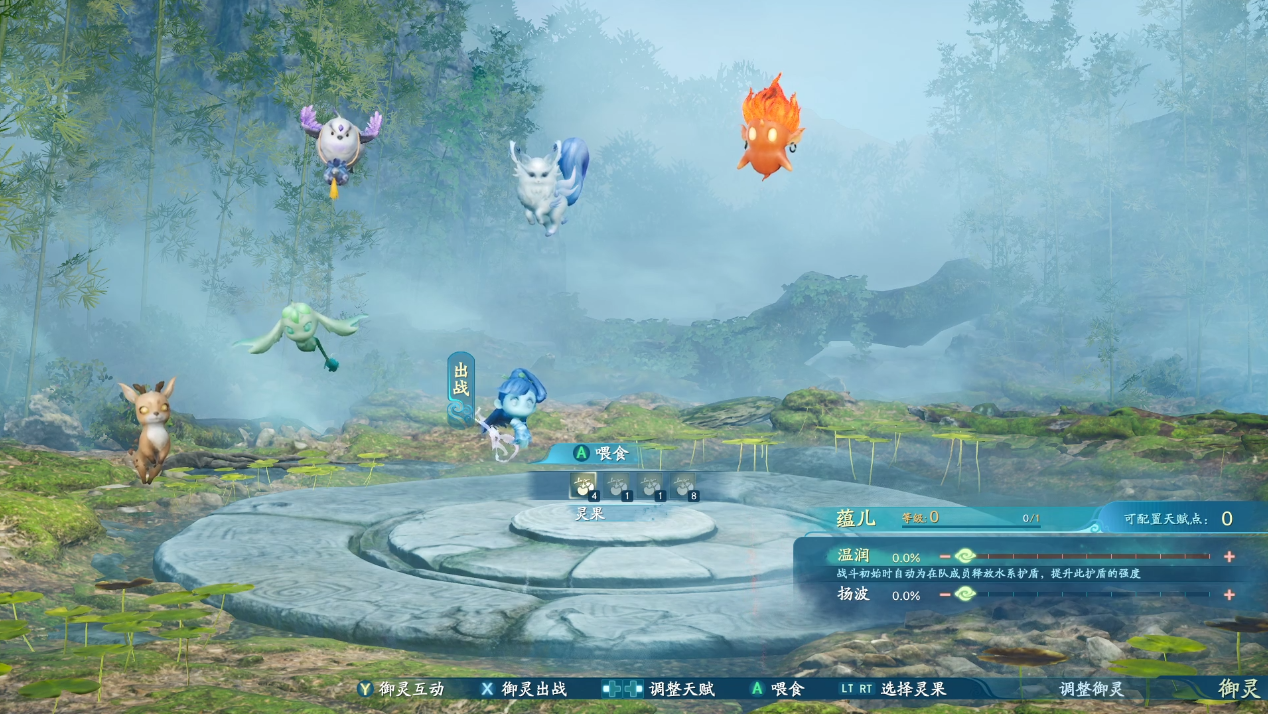Select the blue water spirit tagged 出战
The width and height of the screenshot is (1268, 714).
(x=517, y=412)
